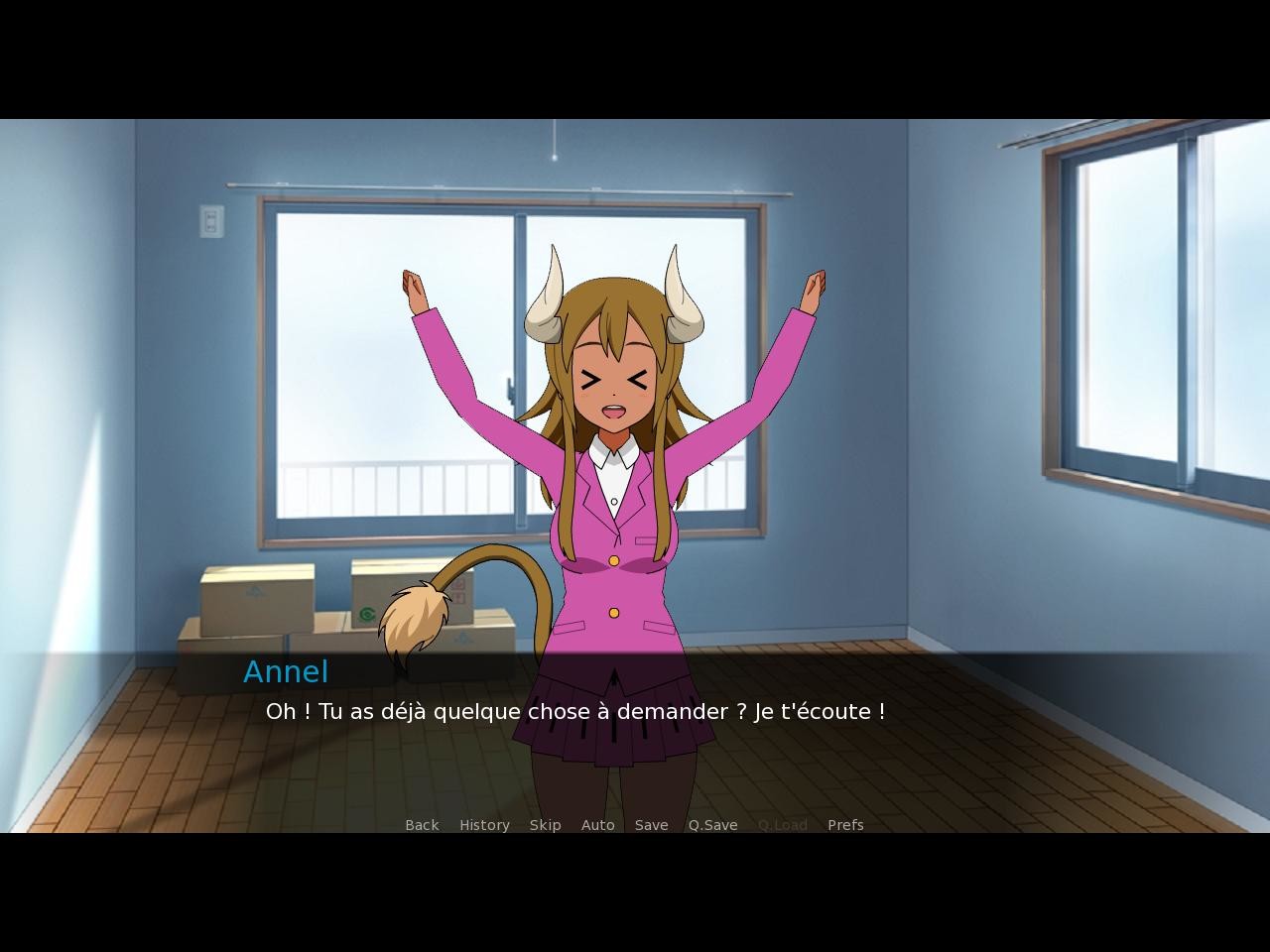Enable Skip mode to fast-forward text

[545, 824]
